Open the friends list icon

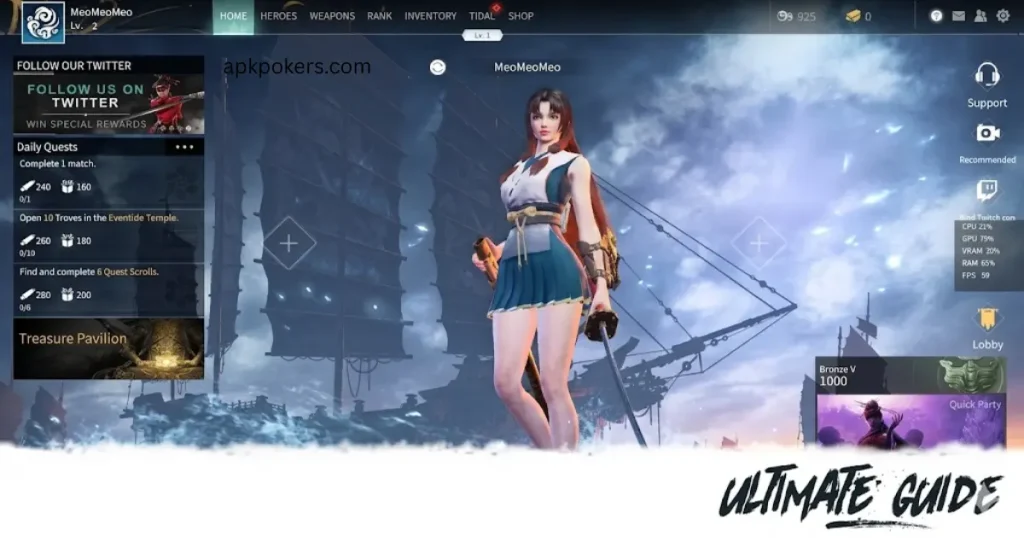point(981,16)
